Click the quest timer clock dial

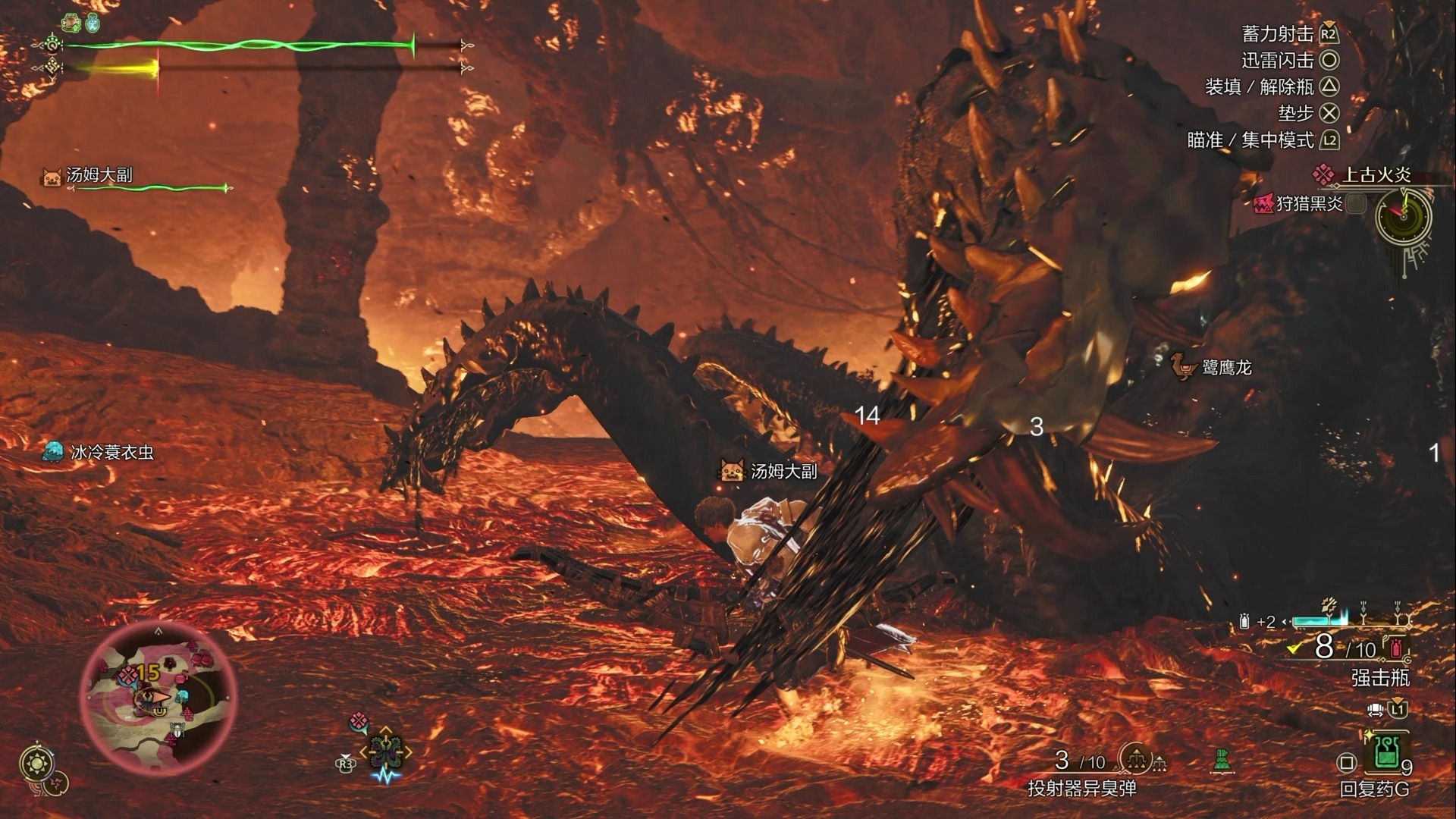coord(1403,216)
